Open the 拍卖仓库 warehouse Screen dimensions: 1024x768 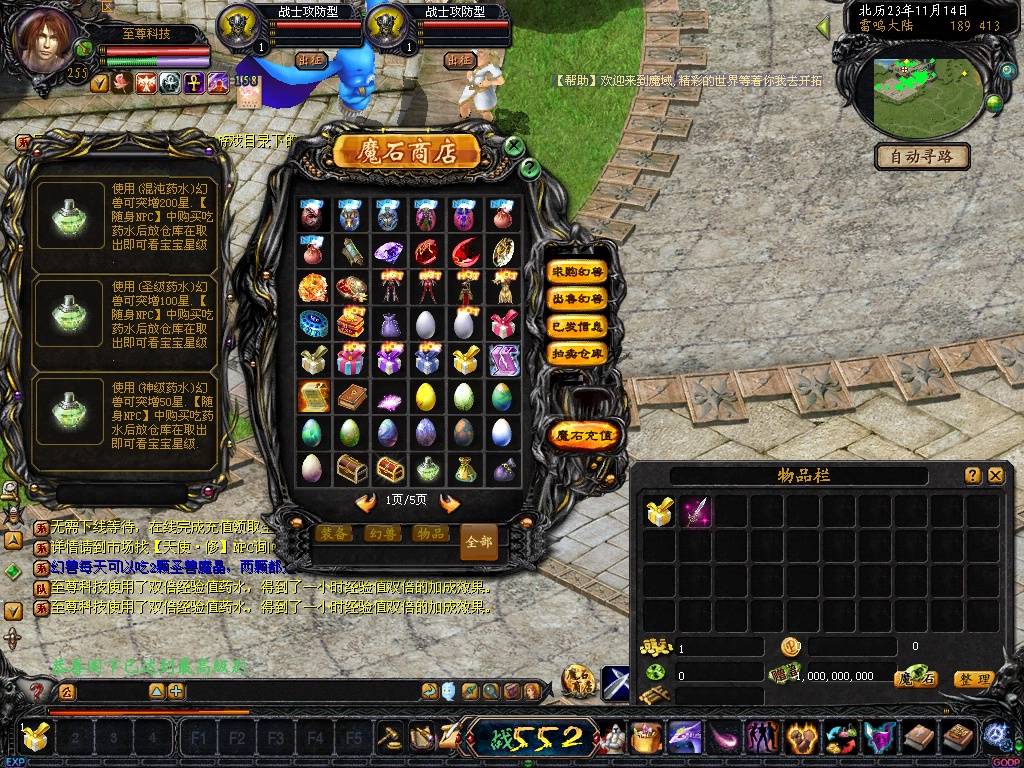(578, 353)
